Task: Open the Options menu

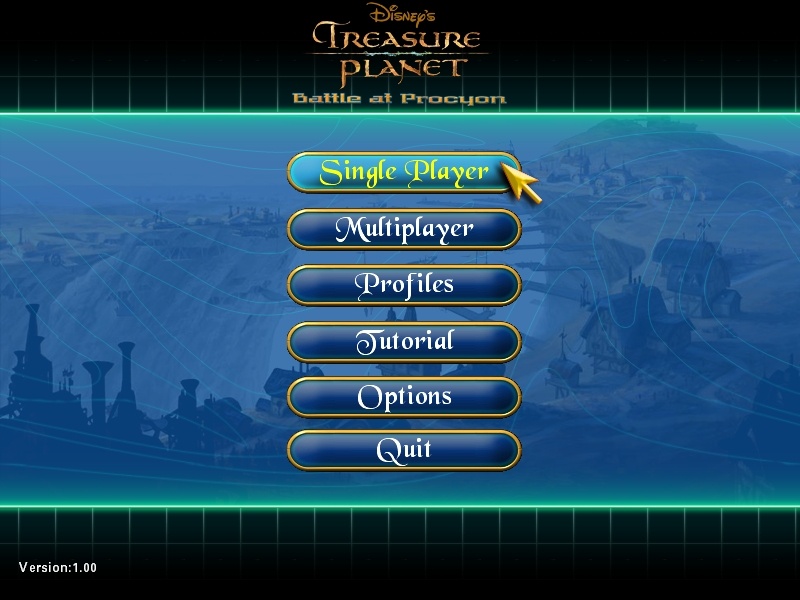Action: point(404,397)
